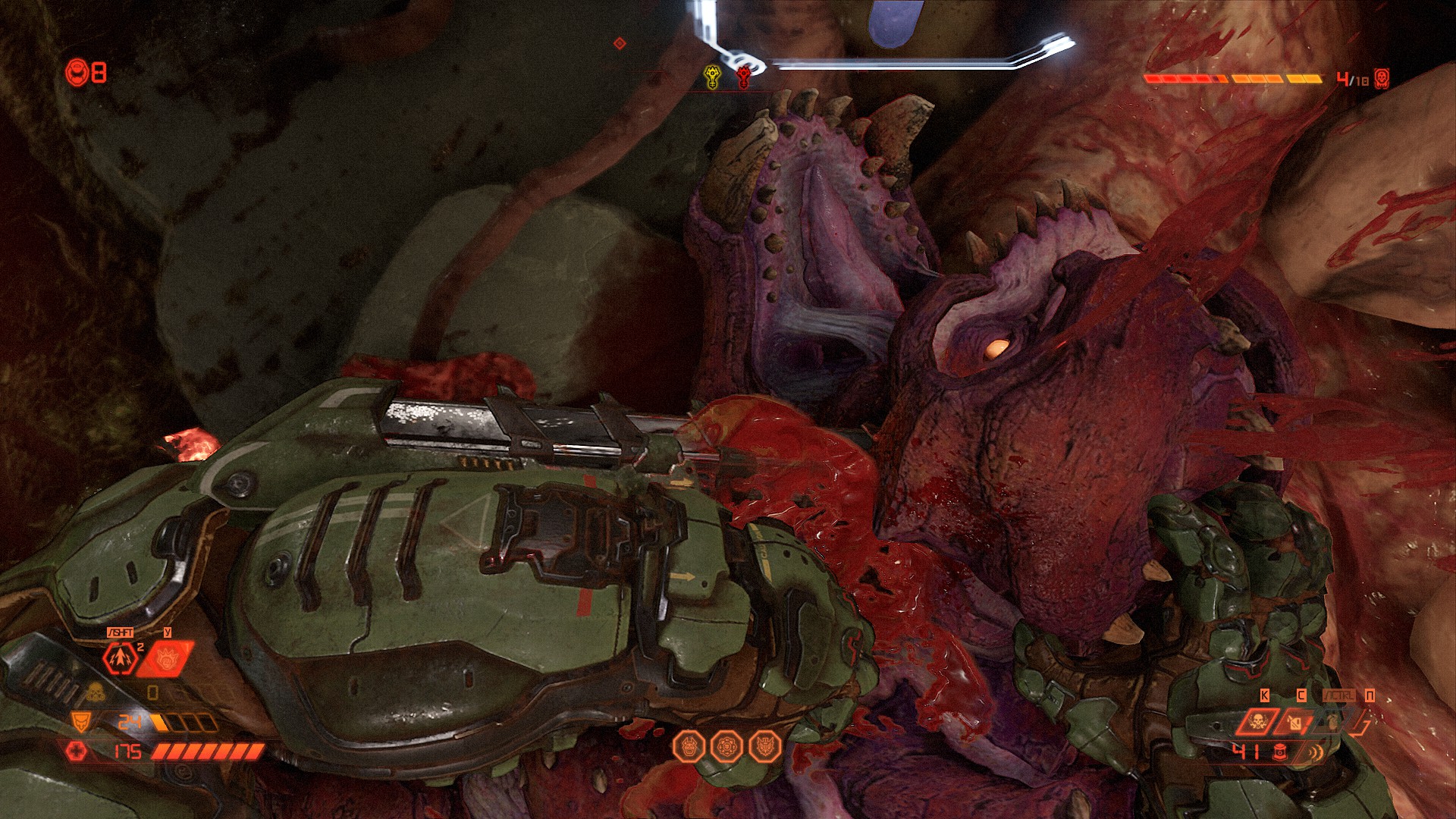This screenshot has height=819, width=1456.
Task: Activate the dash ability icon
Action: click(121, 658)
